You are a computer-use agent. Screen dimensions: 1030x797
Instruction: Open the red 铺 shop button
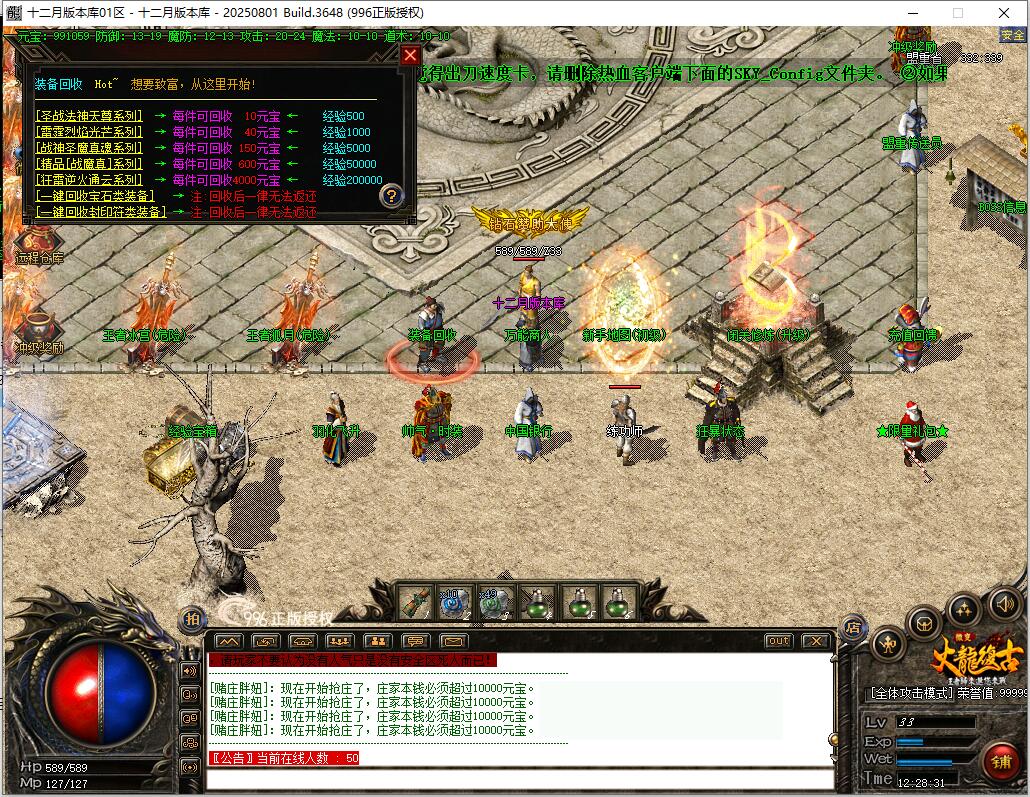coord(1000,762)
